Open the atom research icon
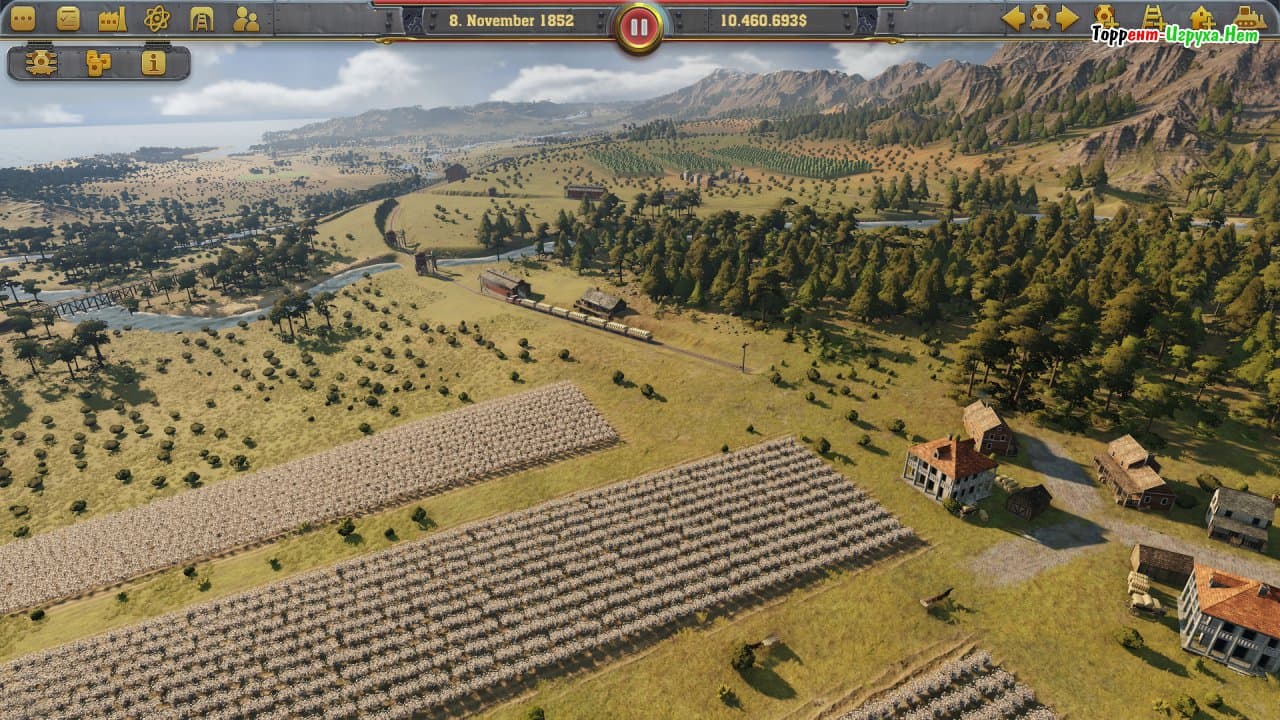The height and width of the screenshot is (720, 1280). (157, 18)
